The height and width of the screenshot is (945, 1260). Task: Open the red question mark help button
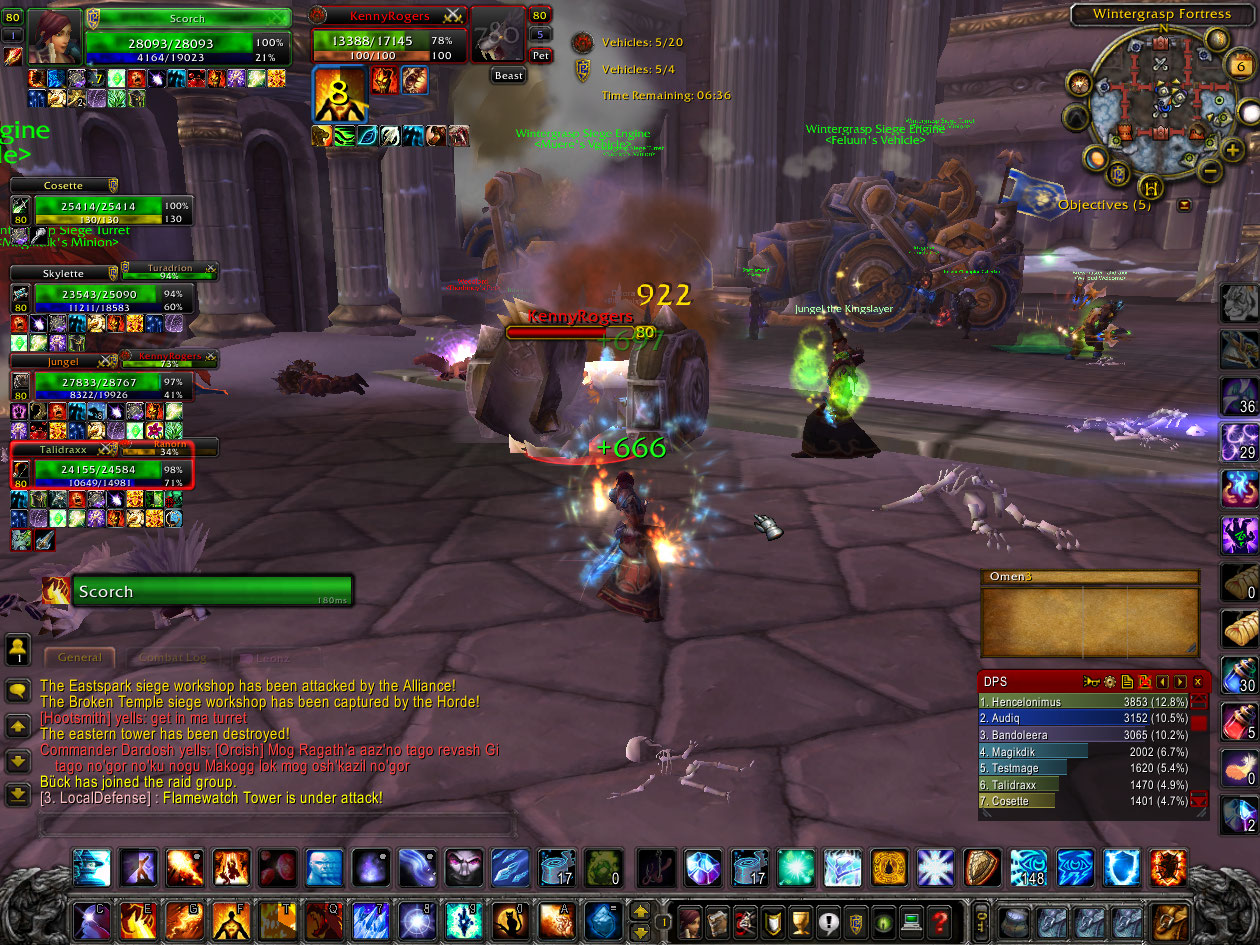[938, 920]
